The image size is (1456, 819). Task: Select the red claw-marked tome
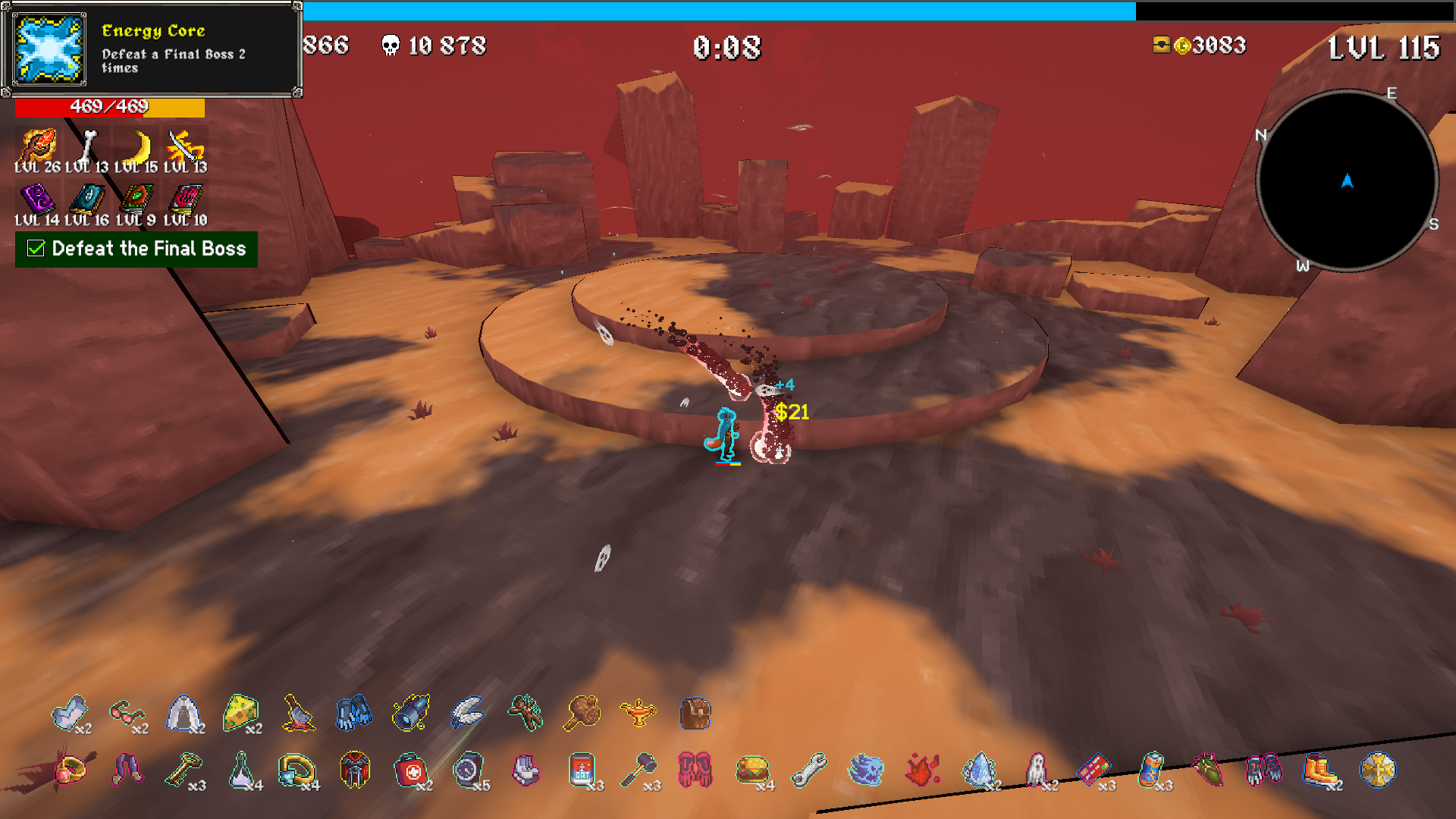click(185, 200)
